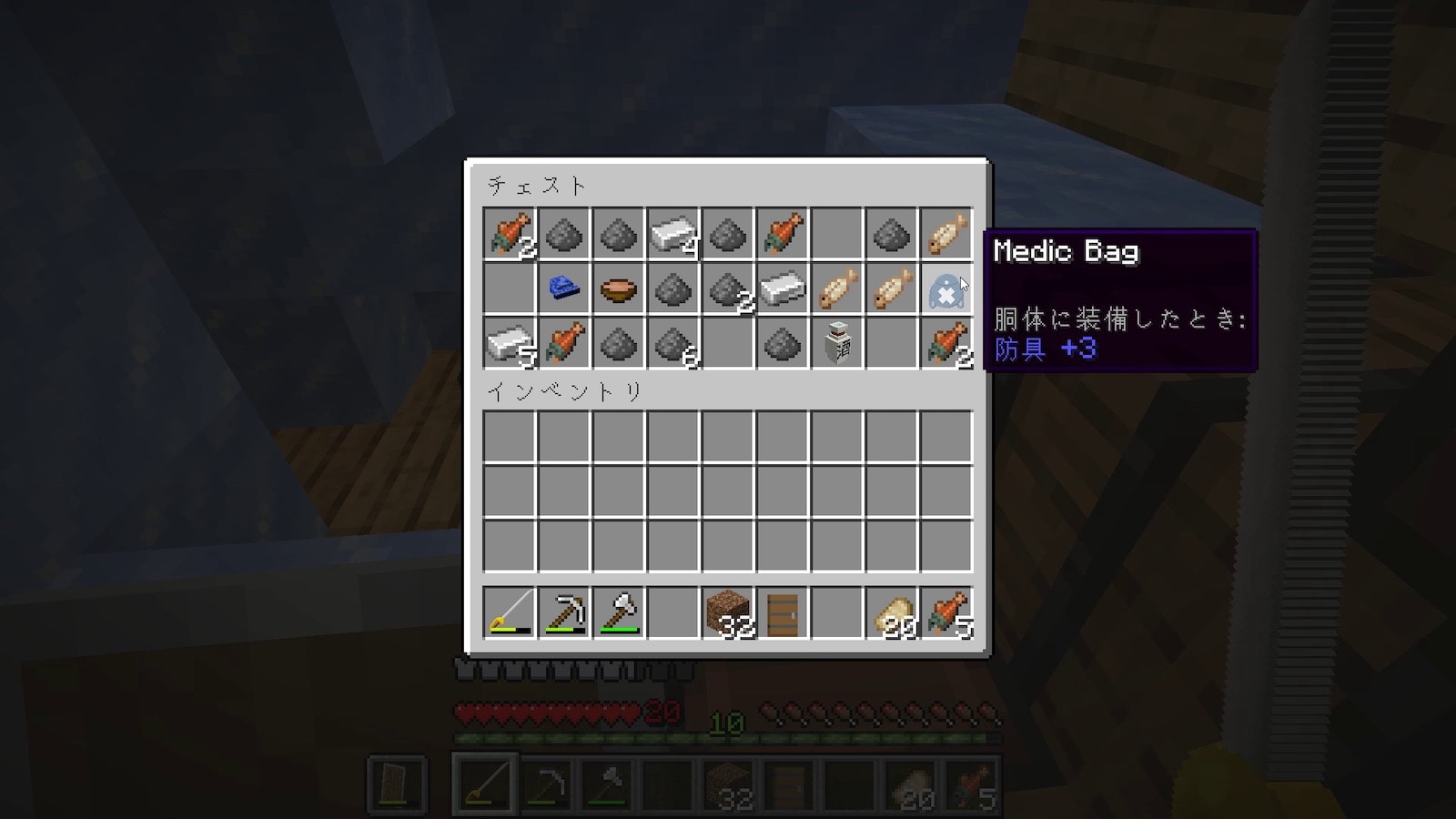
Task: Pick up the stack of 20 bread
Action: pyautogui.click(x=891, y=612)
